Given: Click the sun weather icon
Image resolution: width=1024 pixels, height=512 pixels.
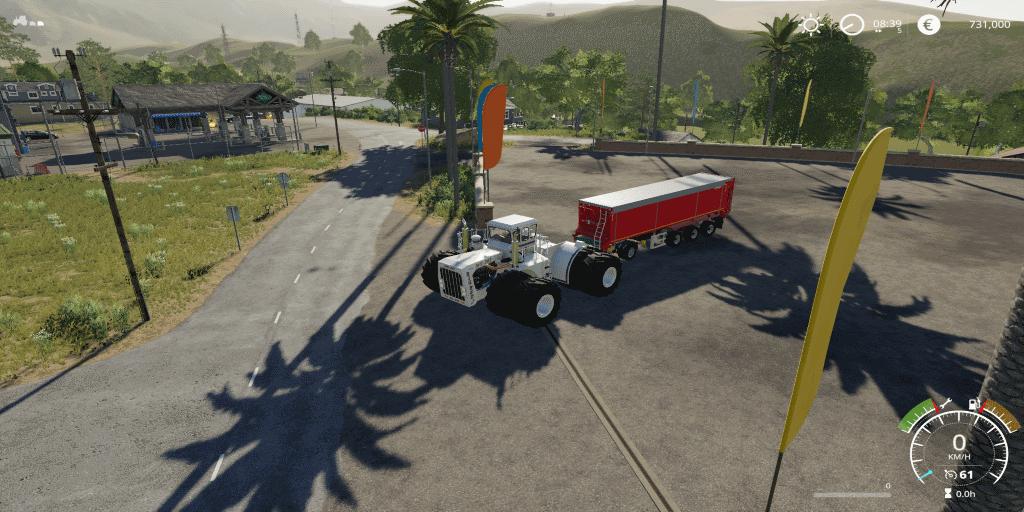Looking at the screenshot, I should (810, 25).
